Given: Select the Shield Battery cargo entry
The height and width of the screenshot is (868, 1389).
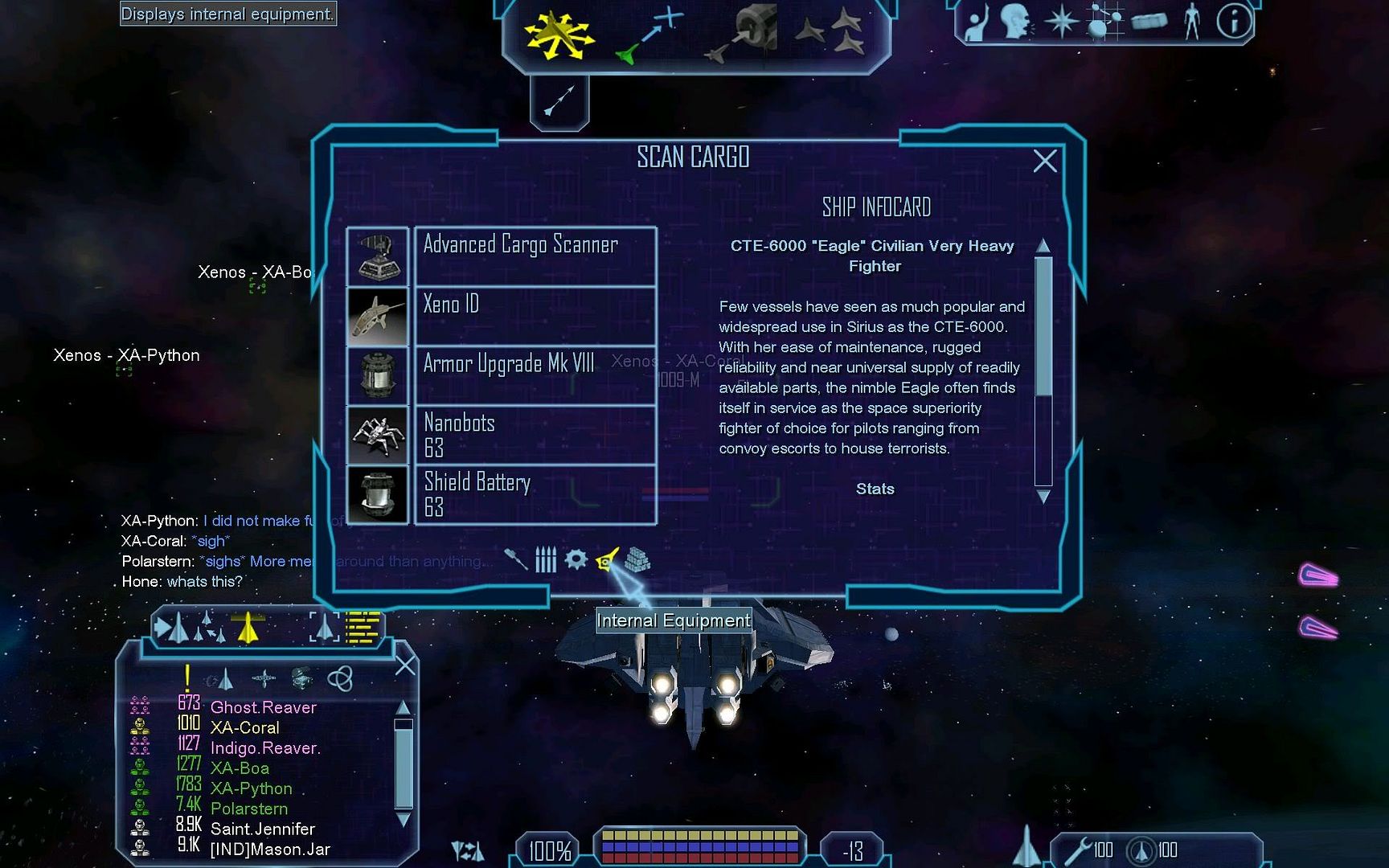Looking at the screenshot, I should (x=535, y=494).
